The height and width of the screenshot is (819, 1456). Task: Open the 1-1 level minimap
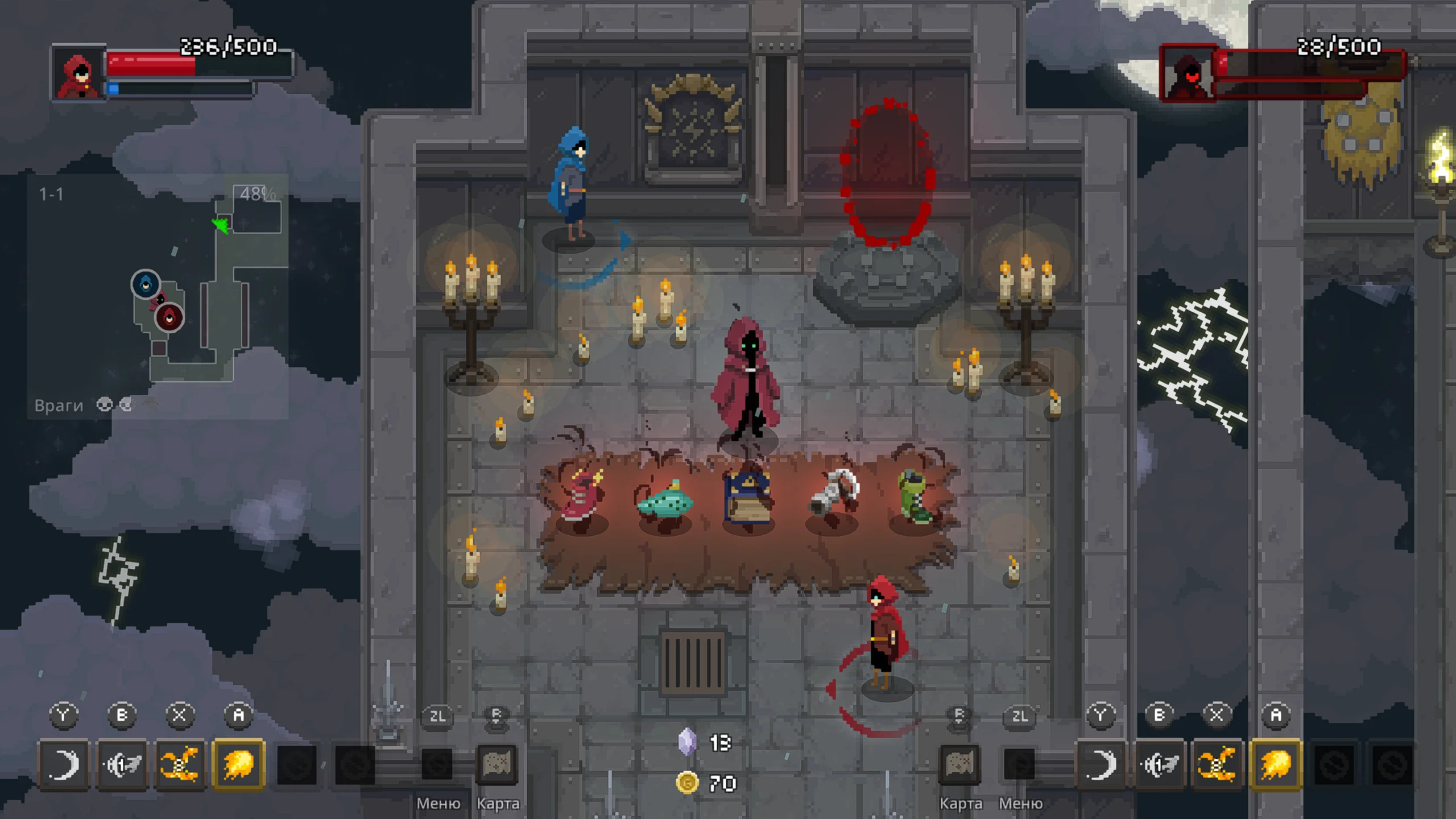tap(158, 296)
